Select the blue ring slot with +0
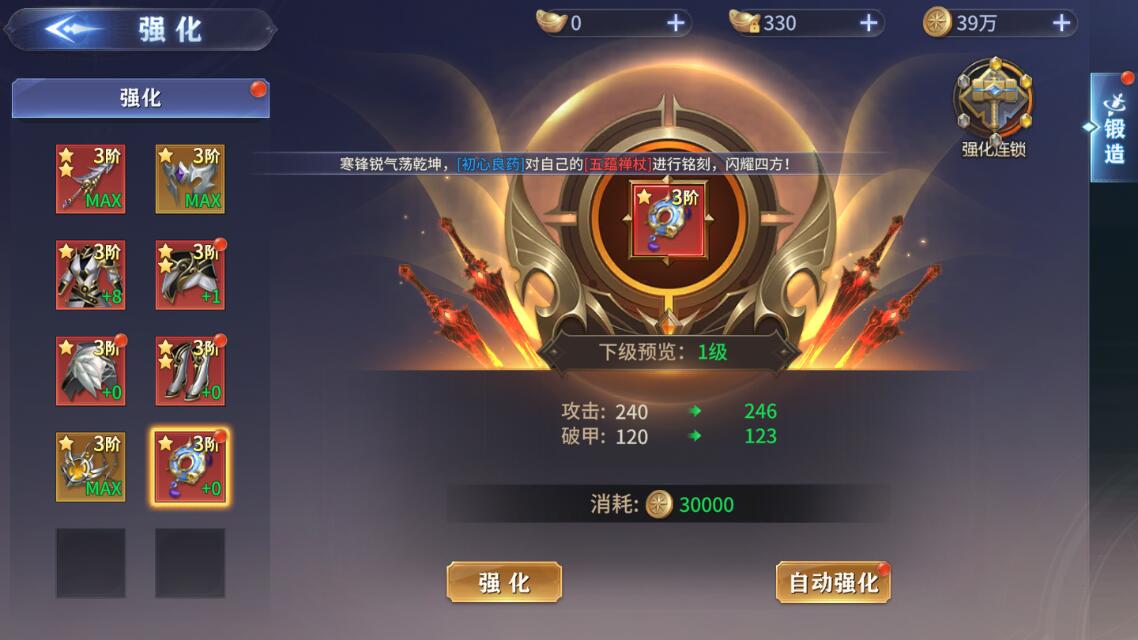1138x640 pixels. click(190, 467)
